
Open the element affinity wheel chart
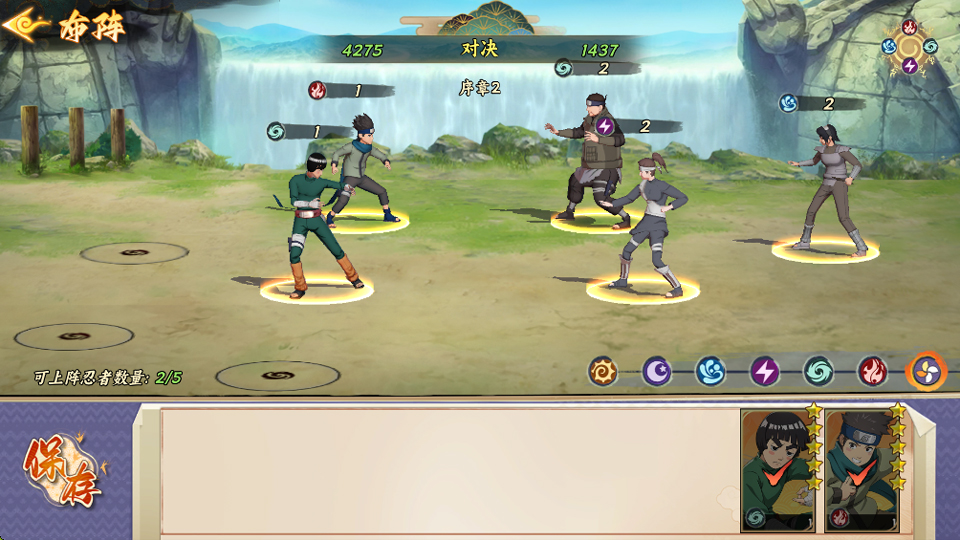909,46
